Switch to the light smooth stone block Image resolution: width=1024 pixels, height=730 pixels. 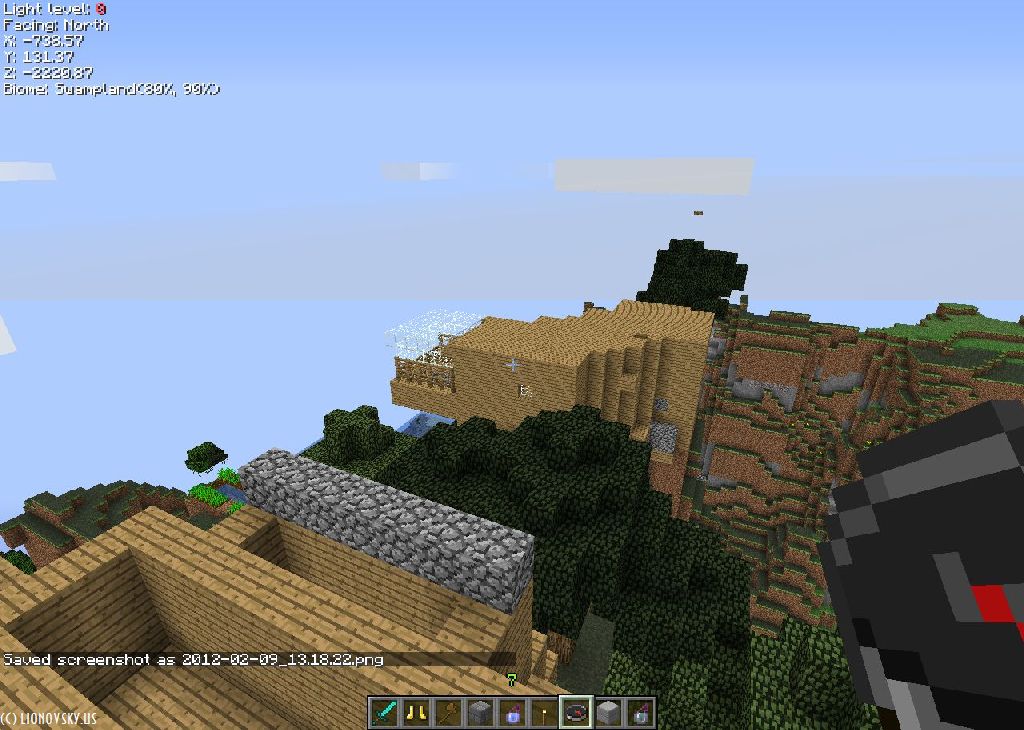[608, 713]
